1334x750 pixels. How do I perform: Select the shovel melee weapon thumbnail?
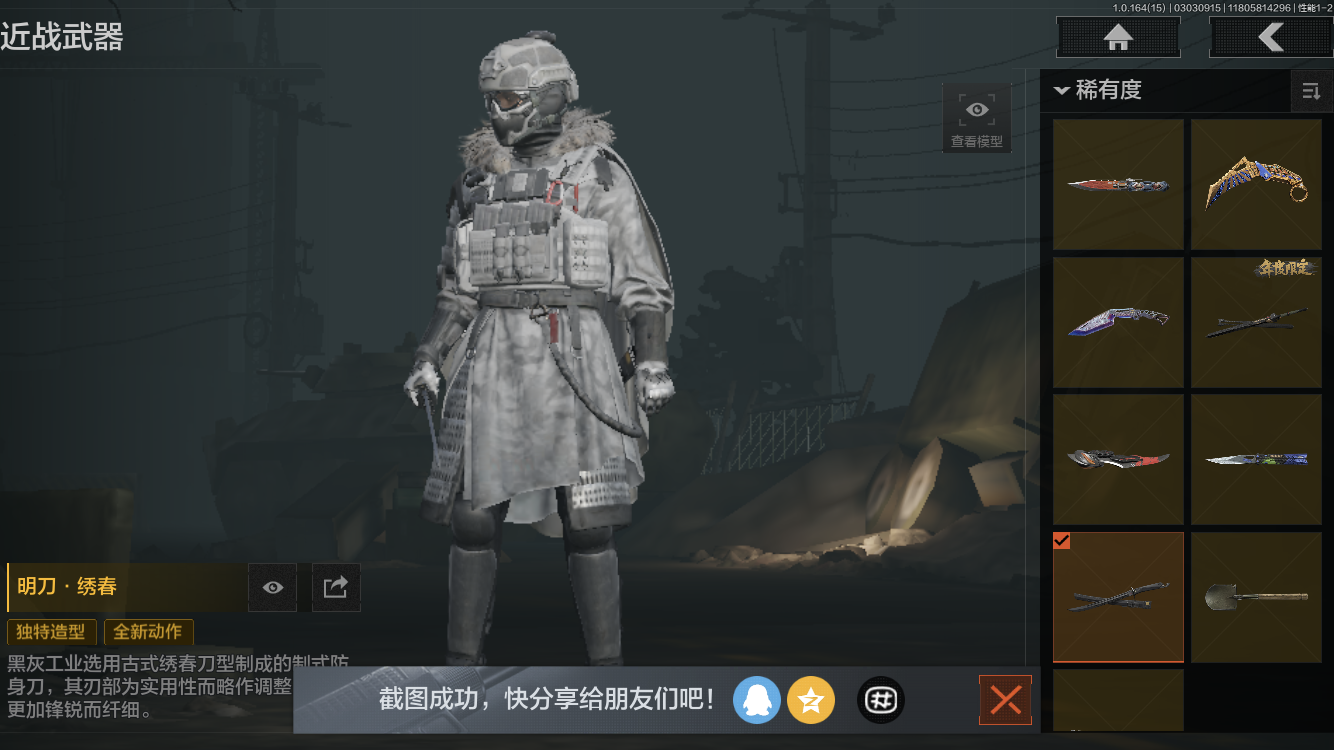tap(1256, 596)
